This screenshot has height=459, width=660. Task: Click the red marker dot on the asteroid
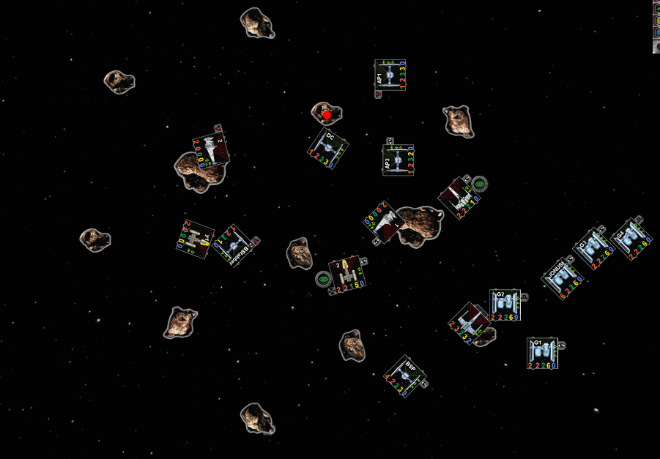coord(327,116)
